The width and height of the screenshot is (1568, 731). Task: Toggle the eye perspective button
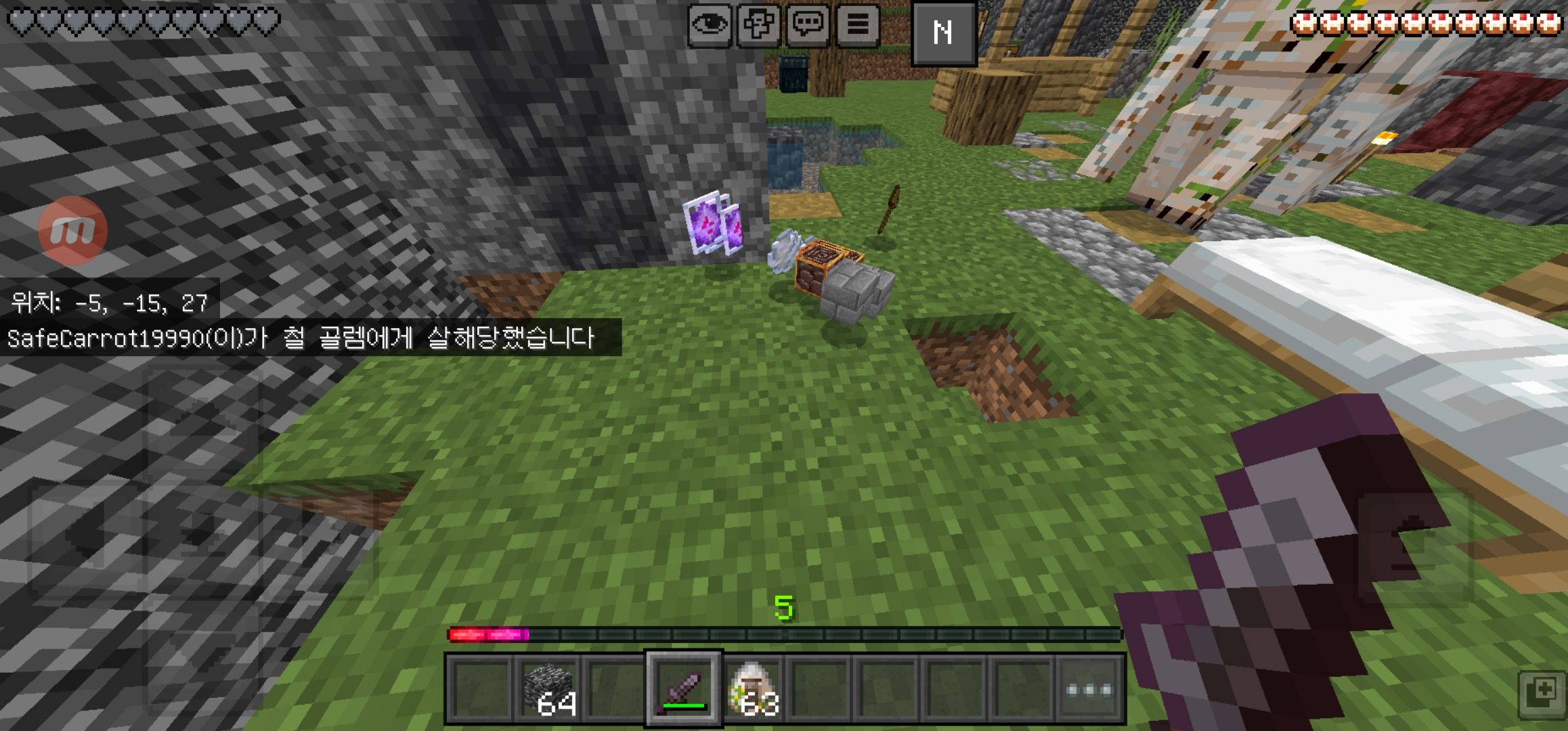[710, 26]
